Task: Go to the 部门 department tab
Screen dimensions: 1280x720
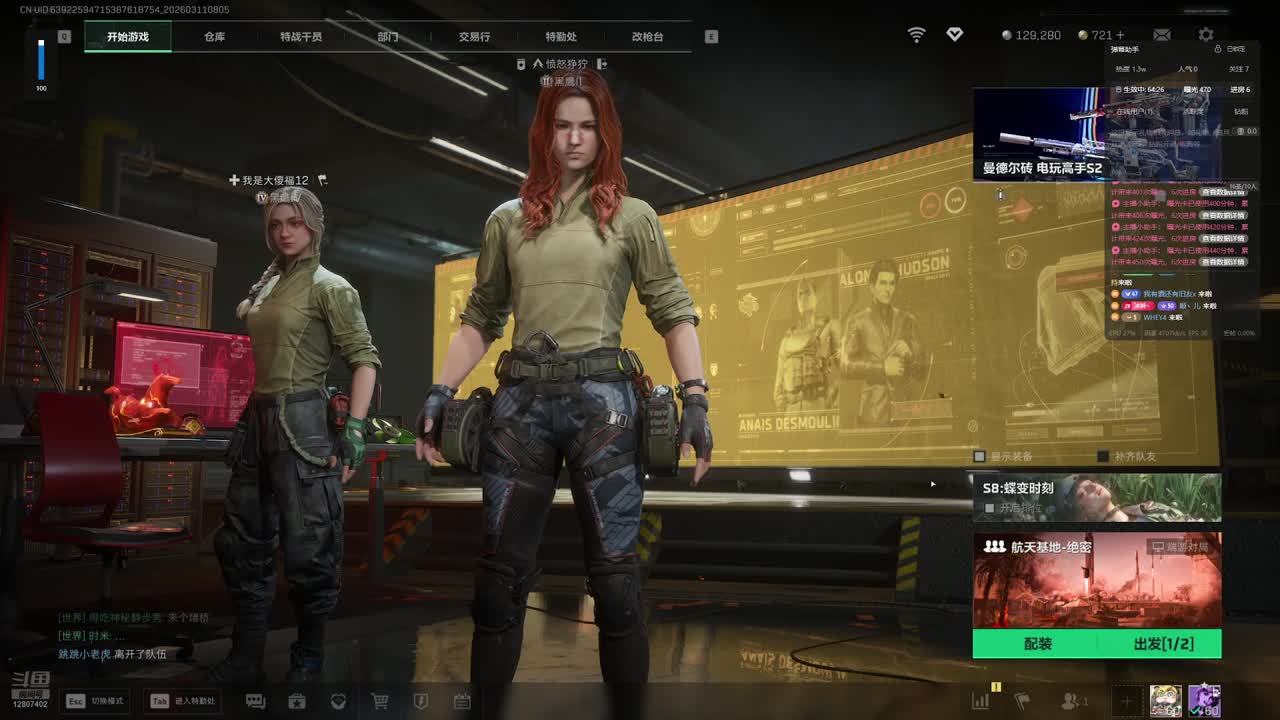Action: click(x=388, y=37)
